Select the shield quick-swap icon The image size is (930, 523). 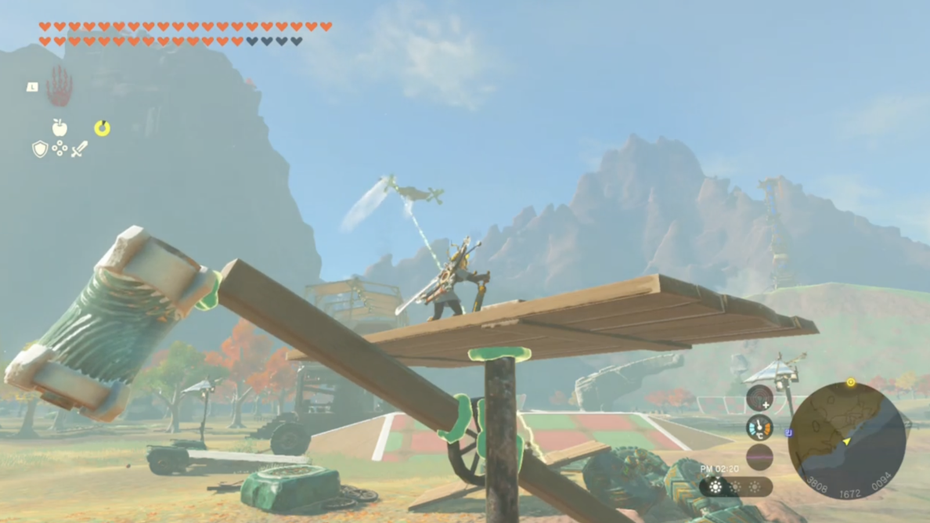[x=40, y=149]
